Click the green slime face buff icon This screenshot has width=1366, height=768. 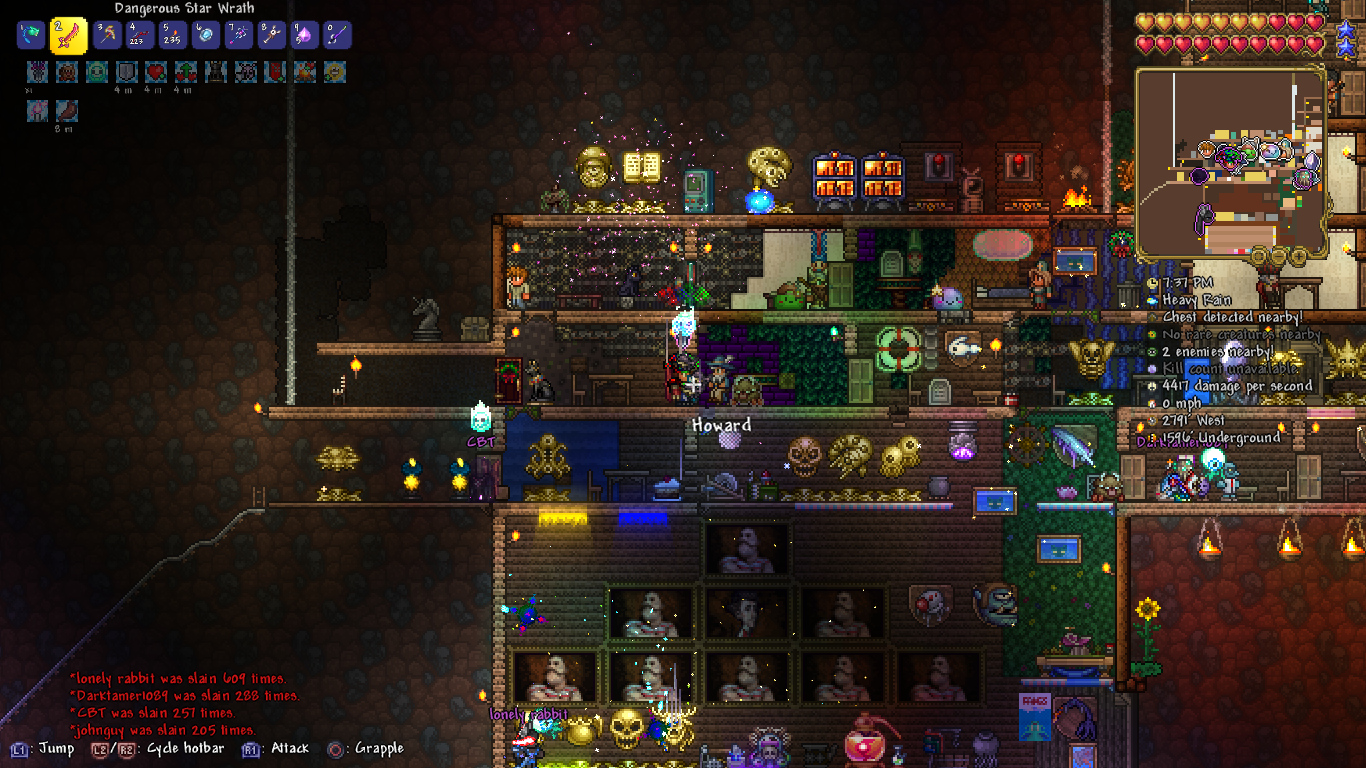[x=96, y=72]
